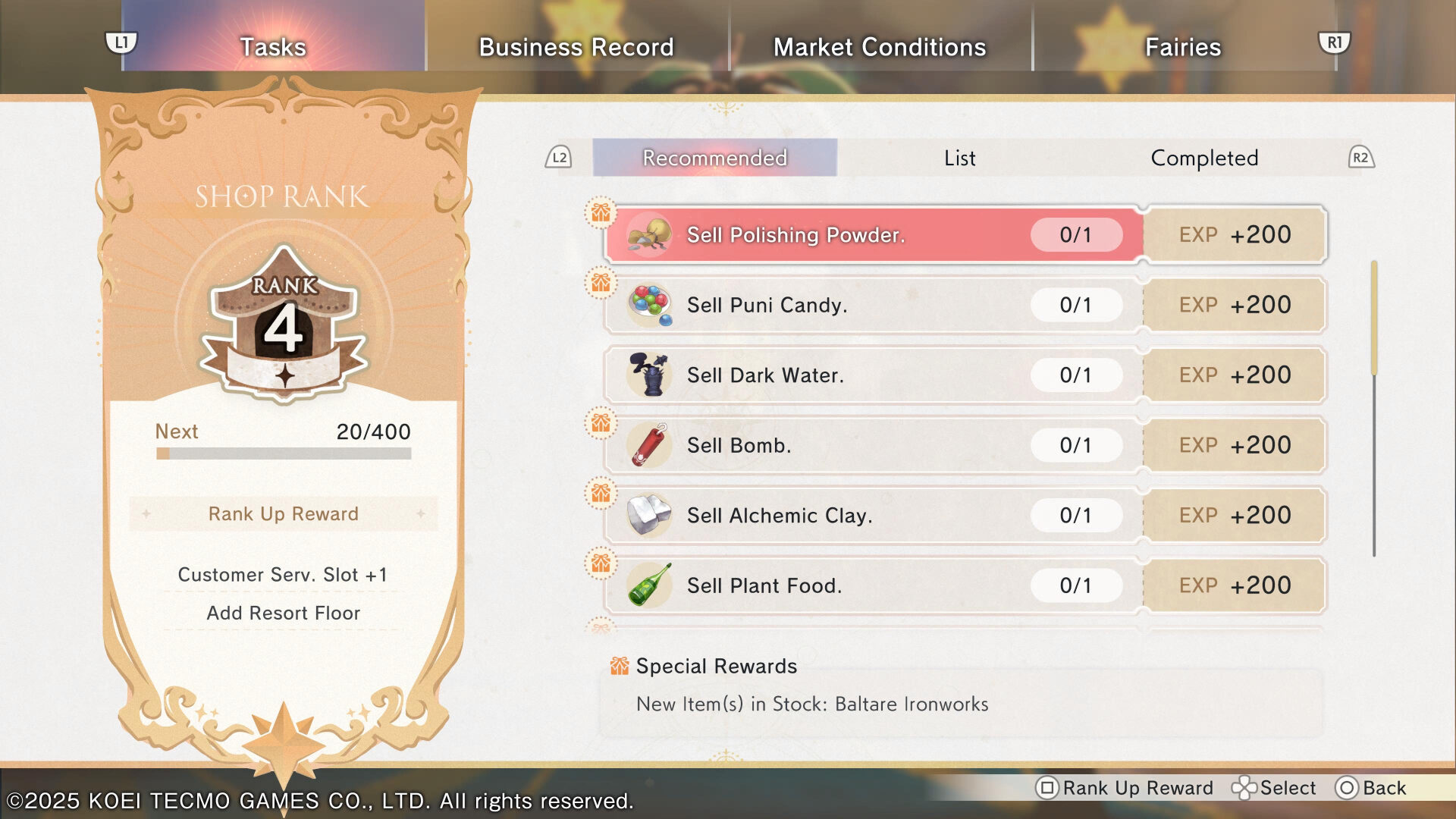
Task: Pick the Sell Dark Water task
Action: coord(872,375)
